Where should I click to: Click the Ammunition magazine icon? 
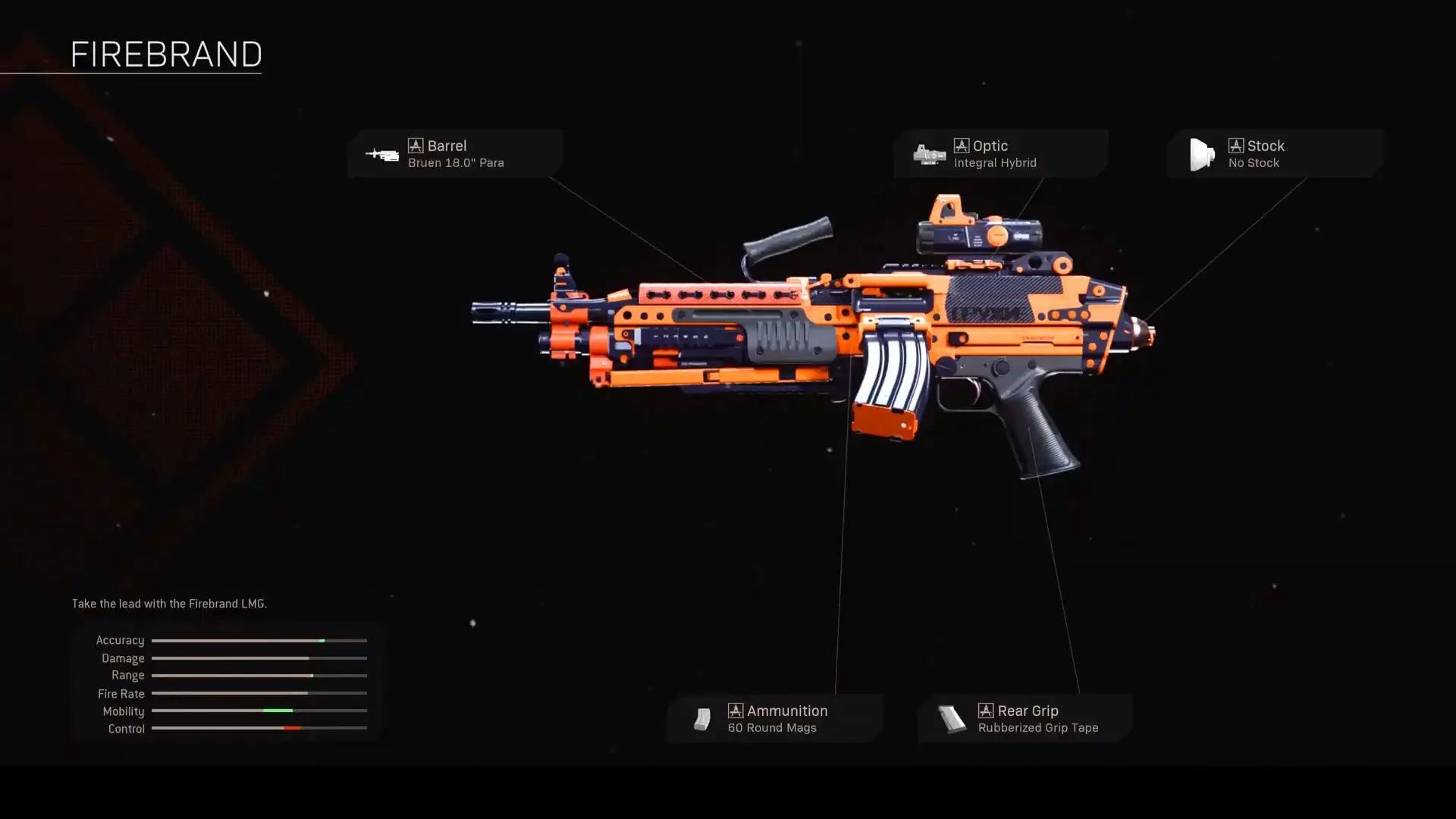click(x=703, y=718)
